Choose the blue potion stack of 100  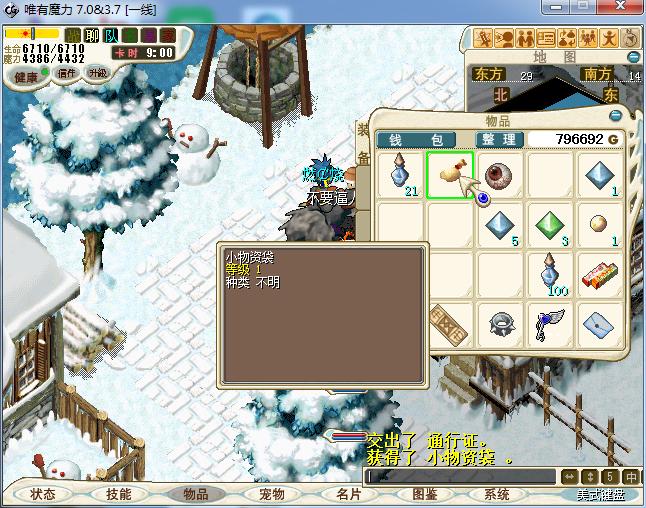551,274
